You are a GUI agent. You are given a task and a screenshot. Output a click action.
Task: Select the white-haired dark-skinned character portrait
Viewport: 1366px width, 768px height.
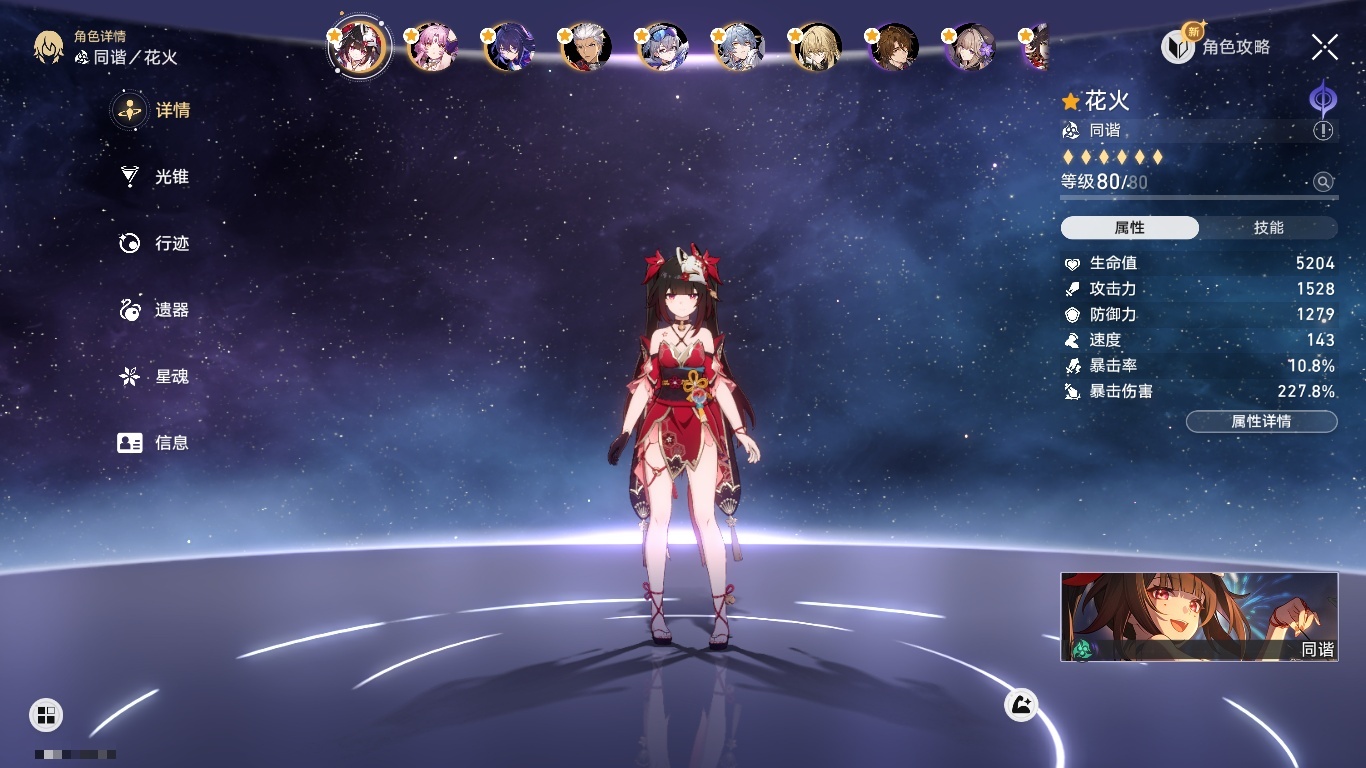click(586, 47)
